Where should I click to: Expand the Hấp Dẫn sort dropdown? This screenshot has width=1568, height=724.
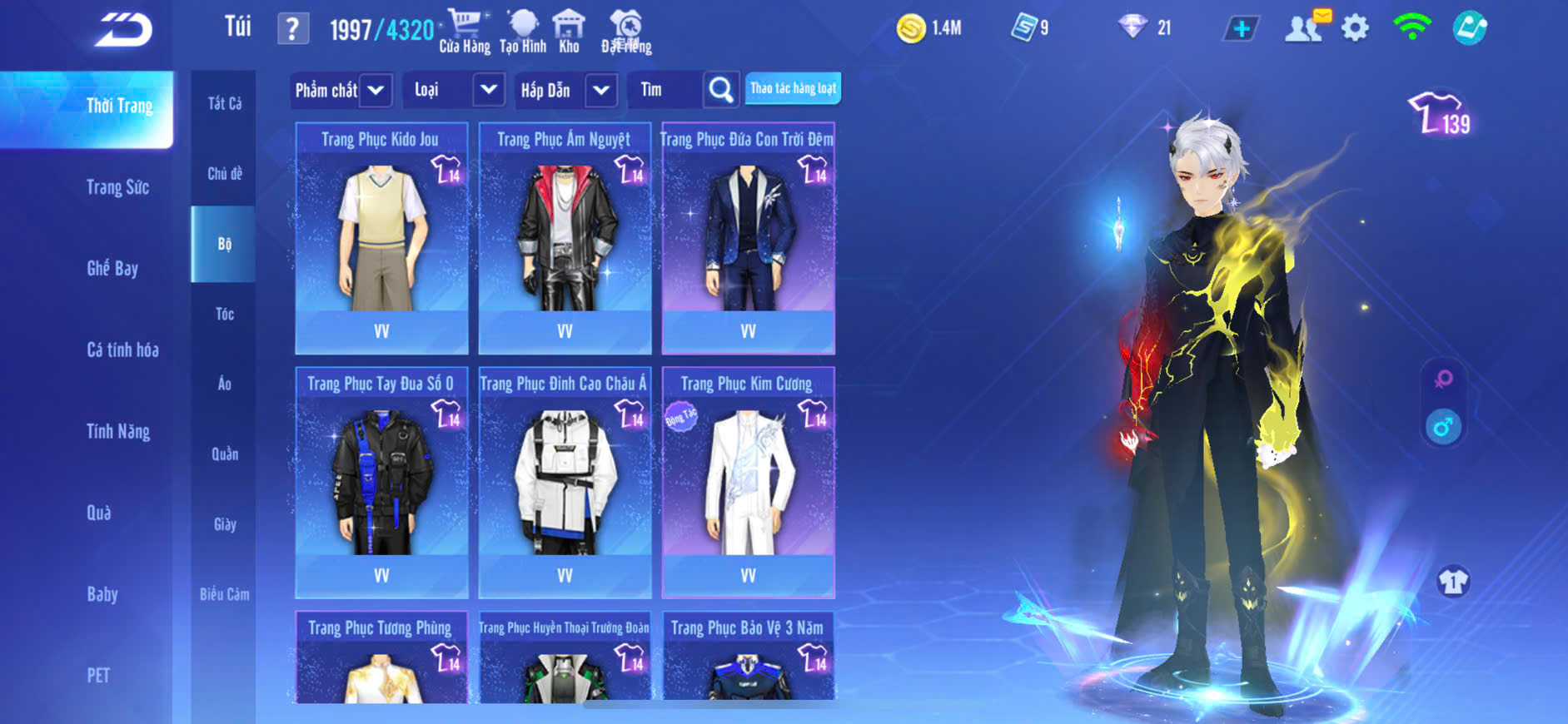click(x=601, y=90)
